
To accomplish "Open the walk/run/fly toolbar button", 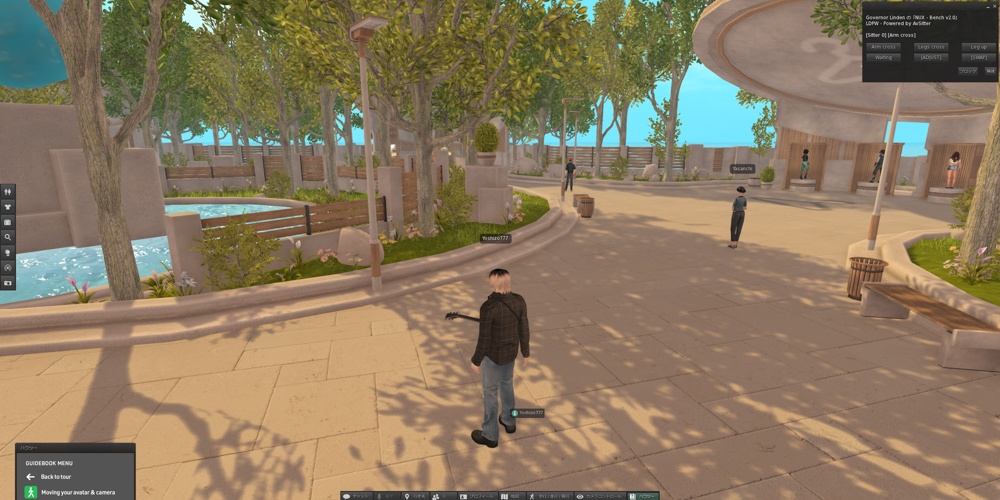I will click(550, 496).
